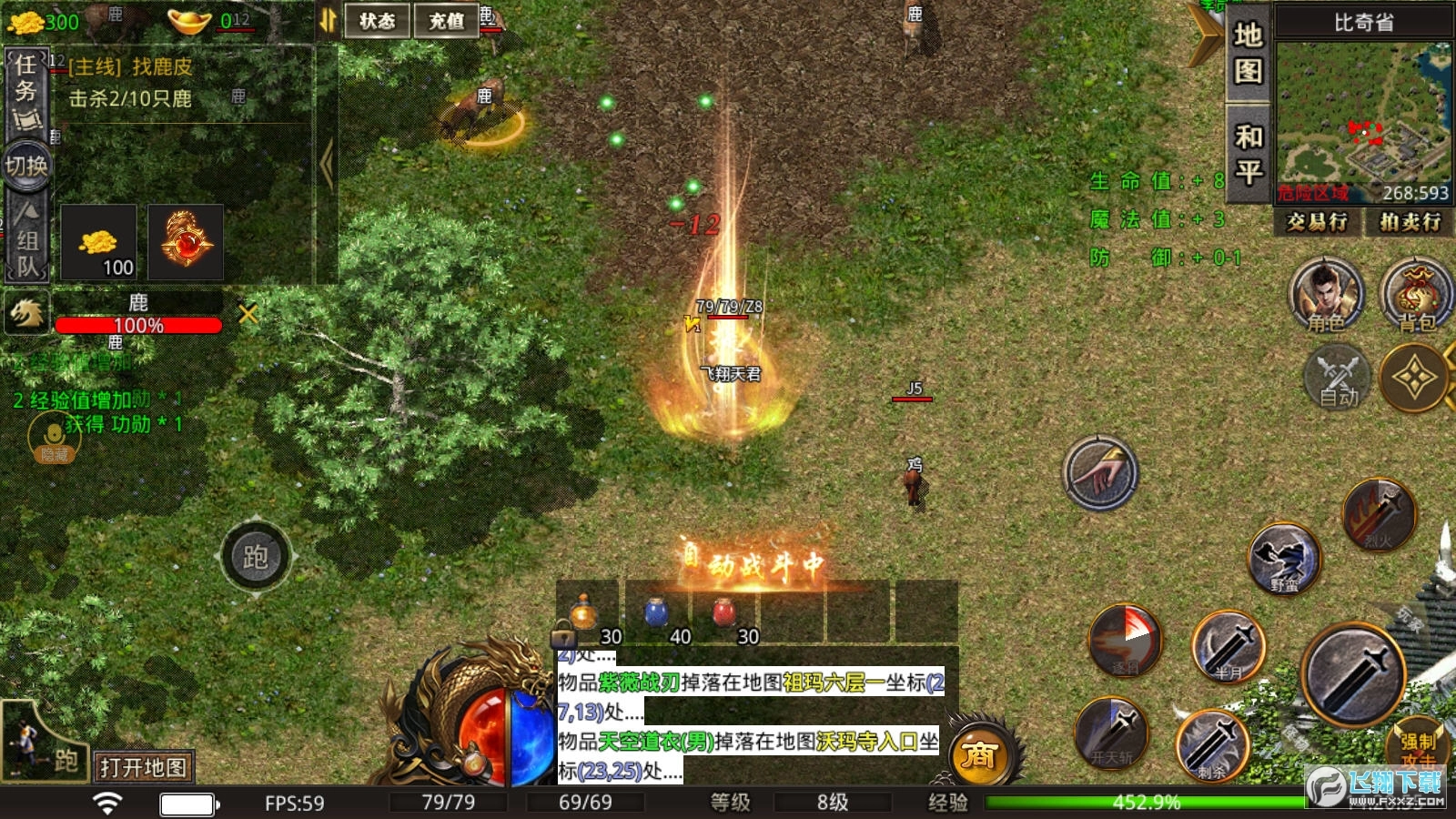Open the 状态 status panel
Screen dimensions: 1456x819
(x=377, y=20)
